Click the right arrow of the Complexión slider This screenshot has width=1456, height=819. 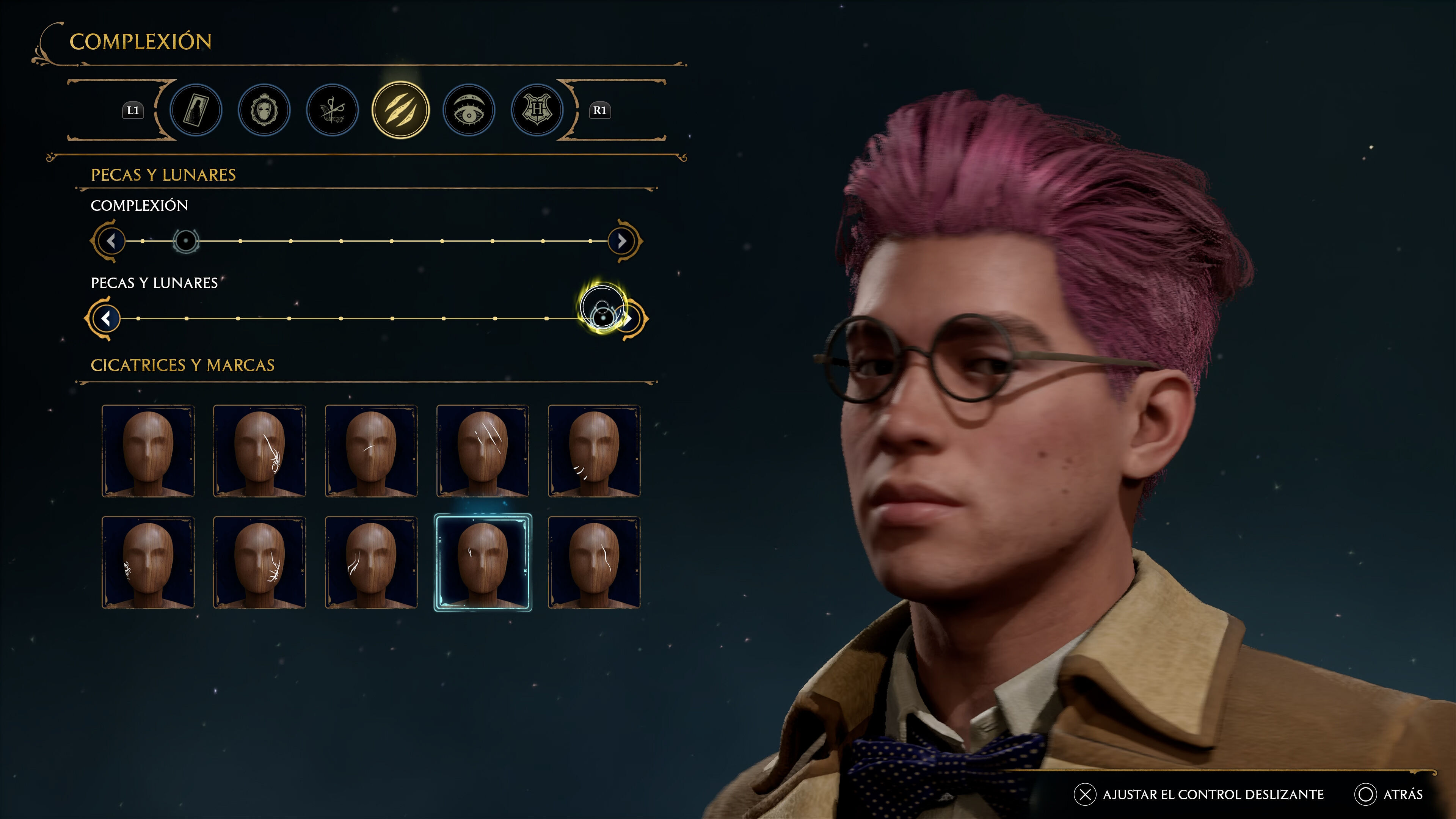(622, 242)
